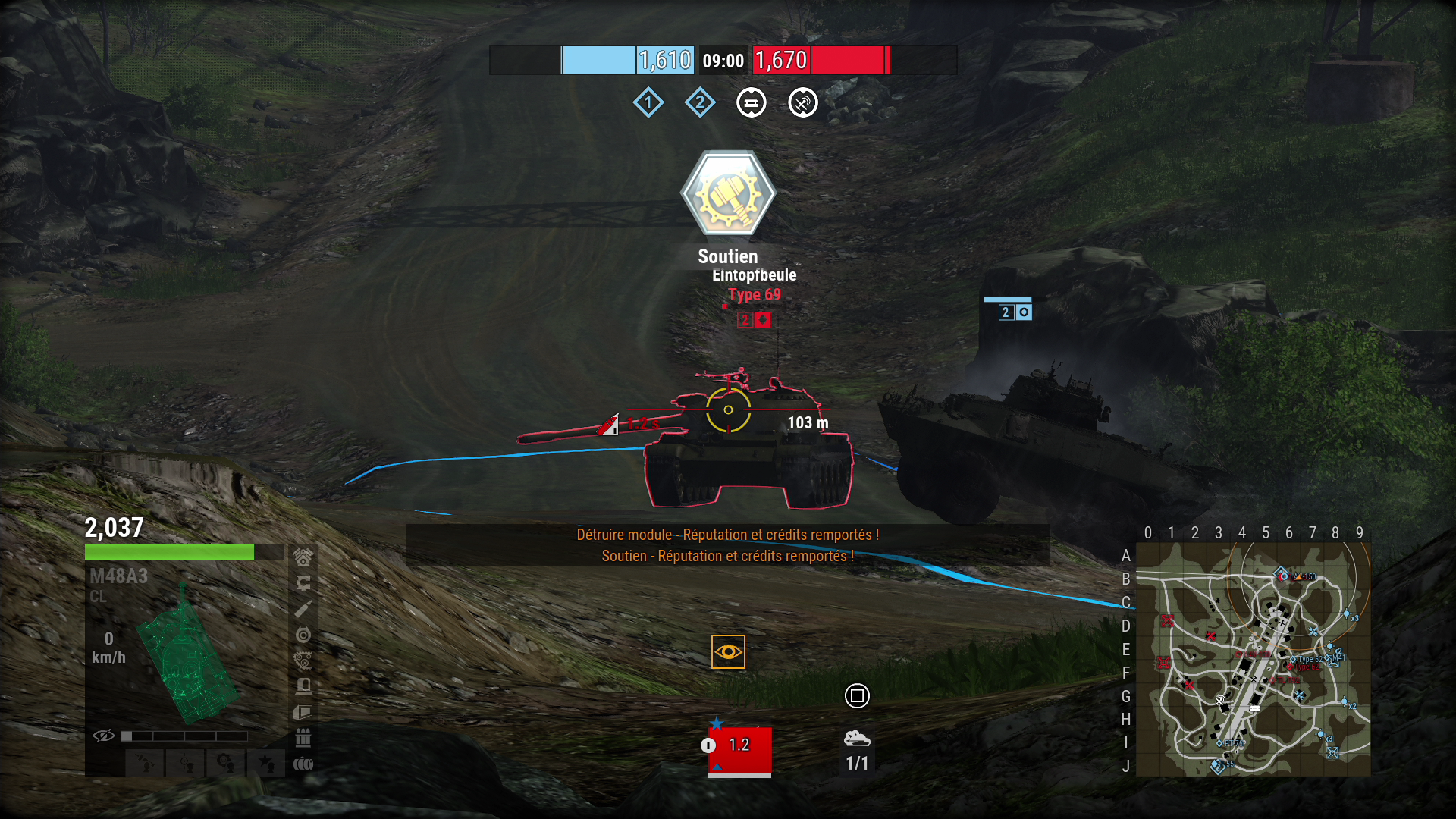
Task: Click the commander star crew icon
Action: click(x=266, y=762)
